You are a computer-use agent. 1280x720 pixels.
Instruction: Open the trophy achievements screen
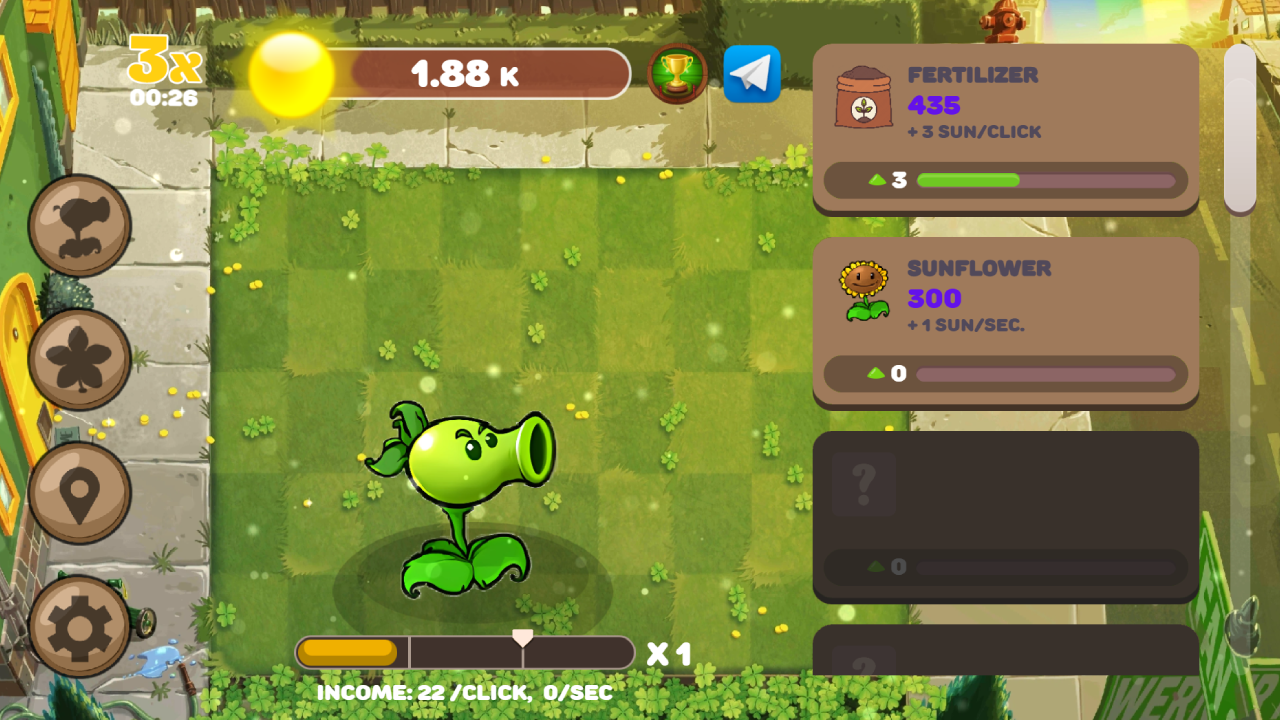[x=679, y=73]
